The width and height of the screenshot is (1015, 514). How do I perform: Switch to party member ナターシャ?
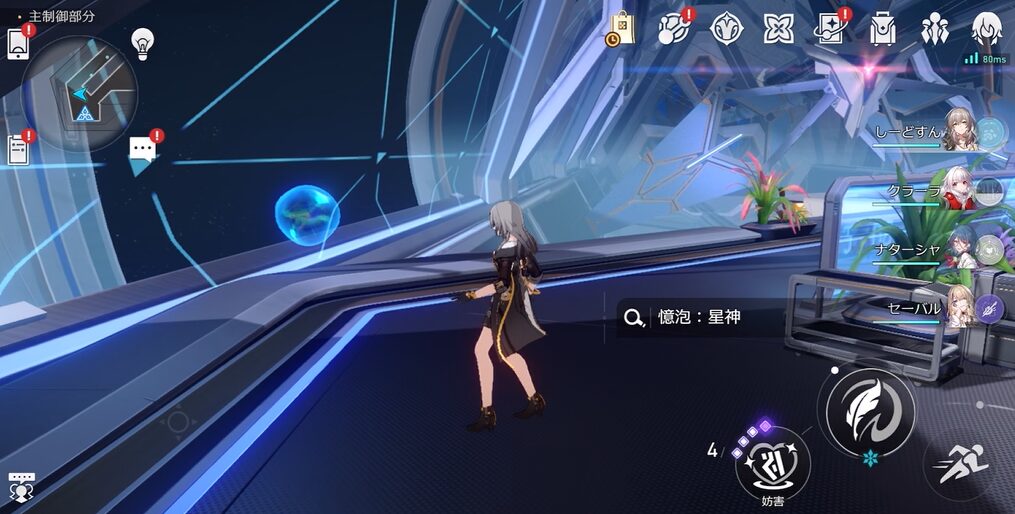coord(958,248)
